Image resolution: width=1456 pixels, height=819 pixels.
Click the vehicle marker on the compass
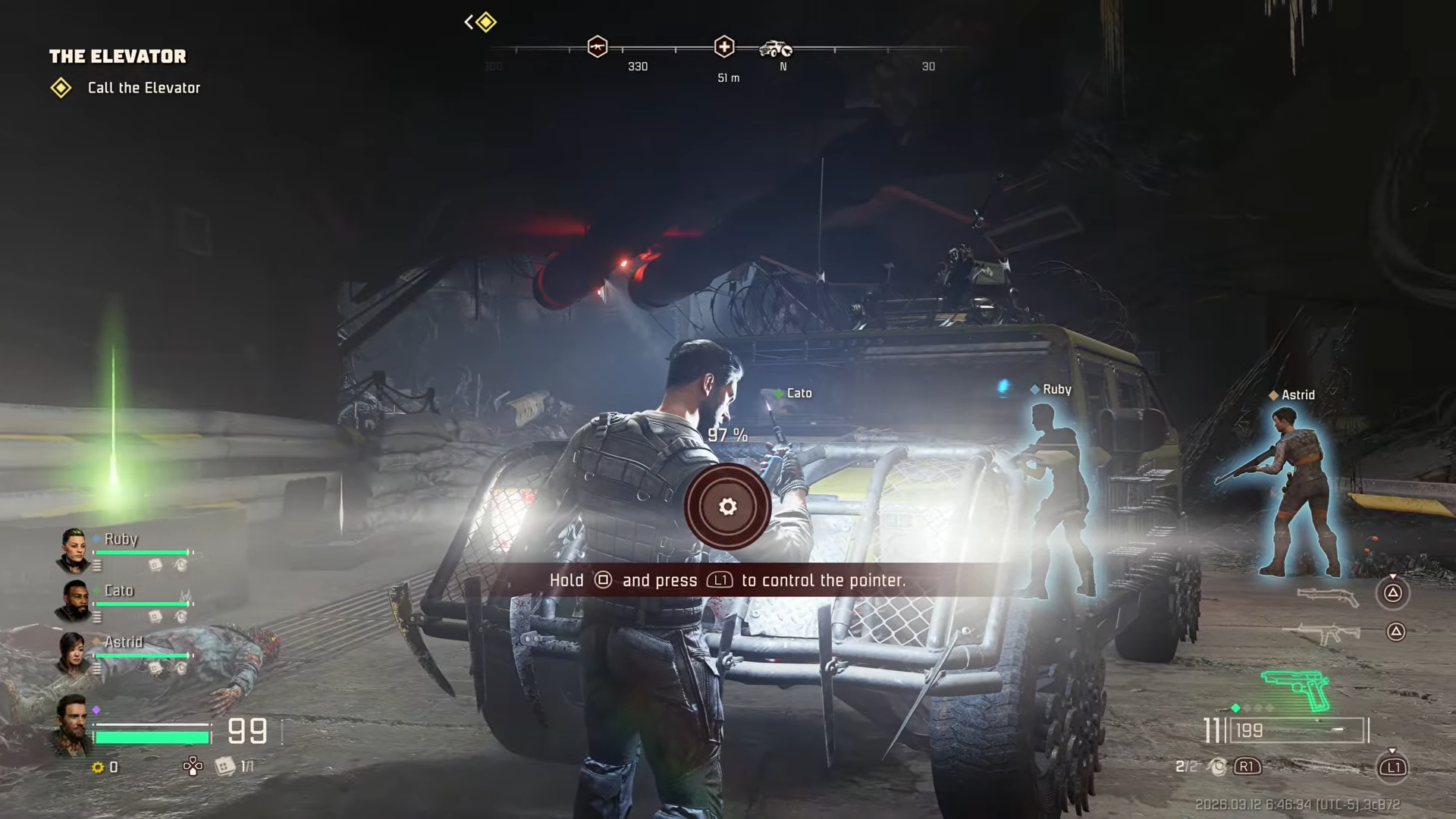[776, 49]
